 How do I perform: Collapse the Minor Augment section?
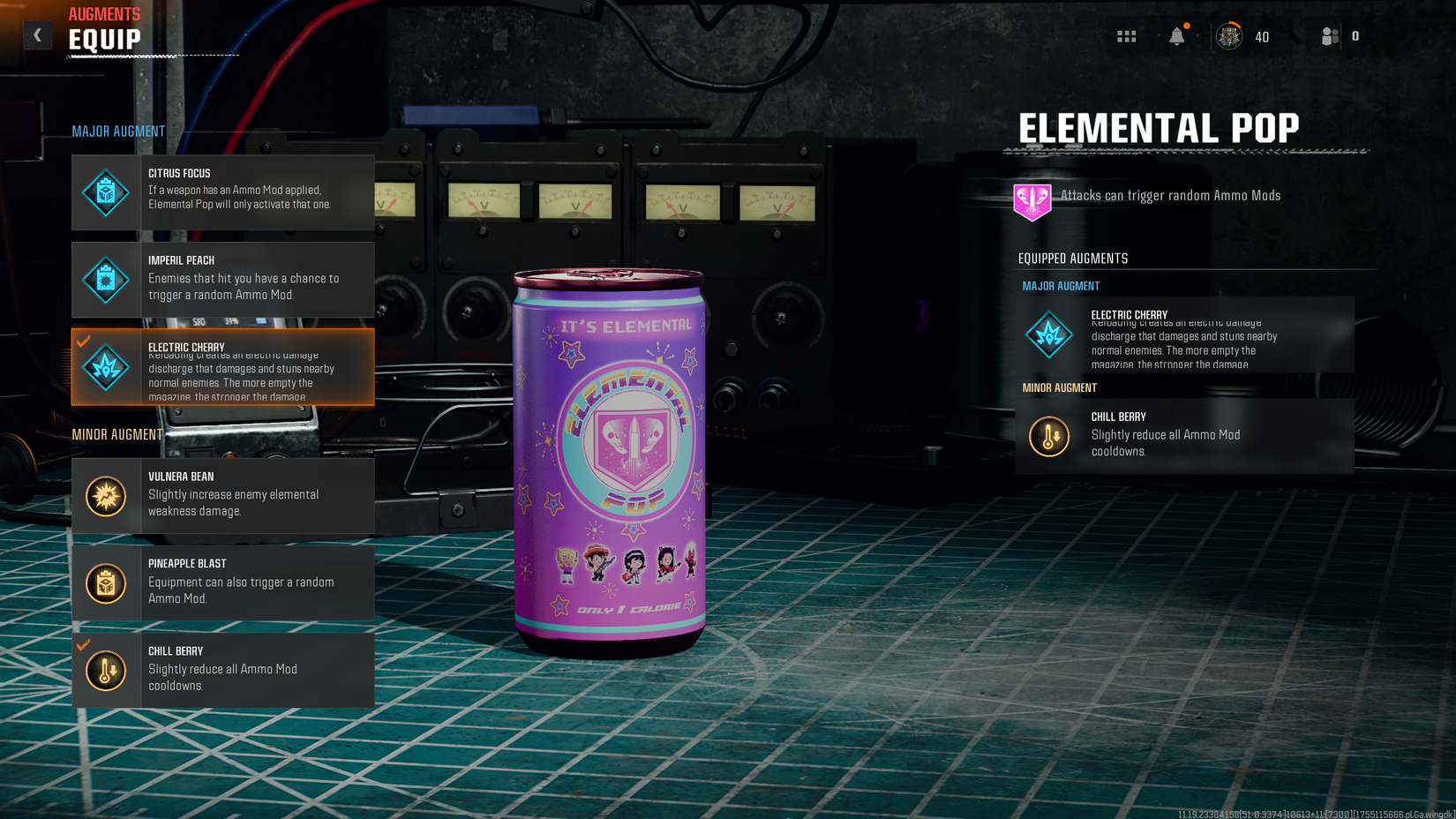[x=117, y=434]
